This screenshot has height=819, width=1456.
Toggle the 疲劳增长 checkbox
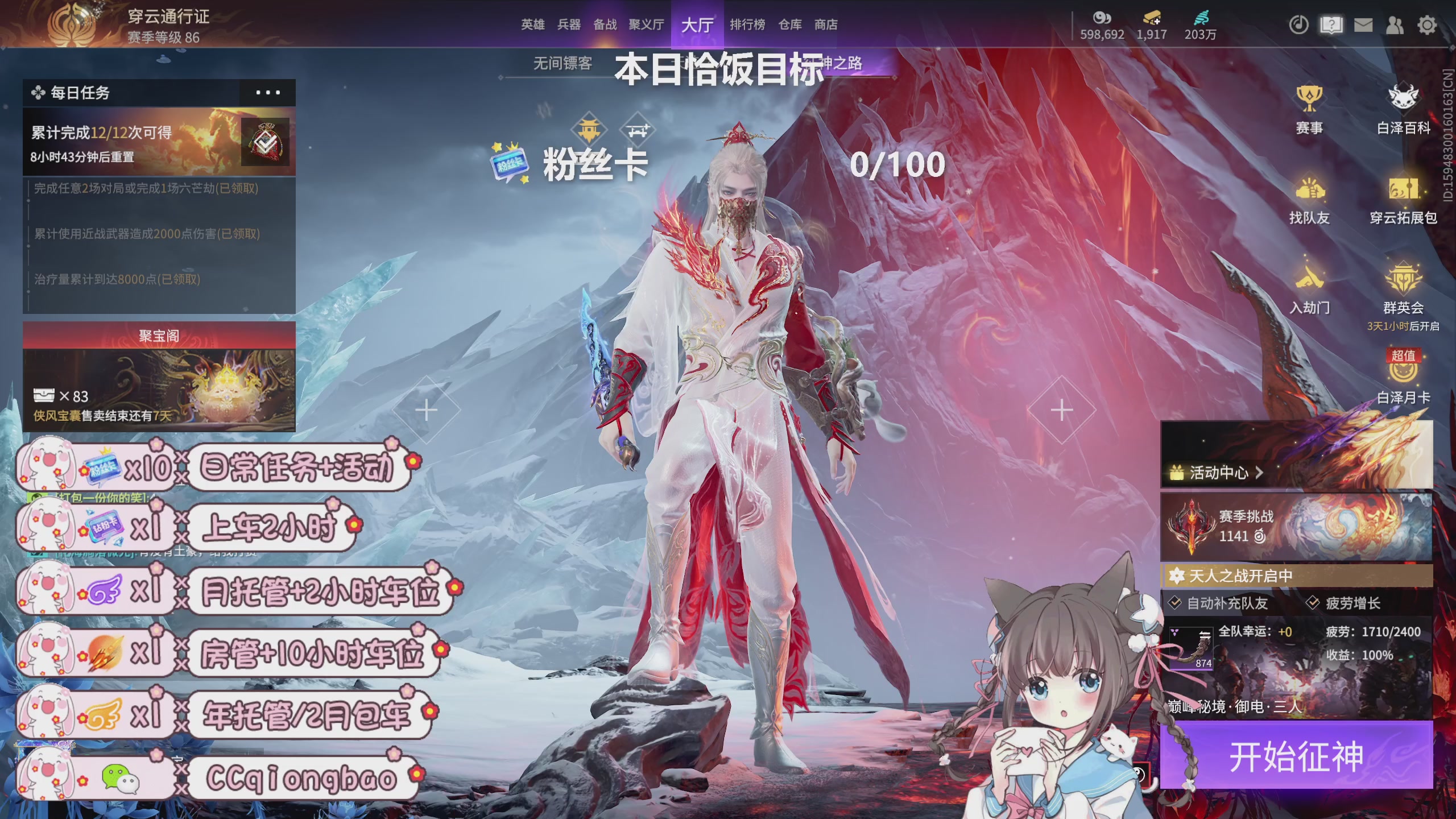tap(1312, 603)
